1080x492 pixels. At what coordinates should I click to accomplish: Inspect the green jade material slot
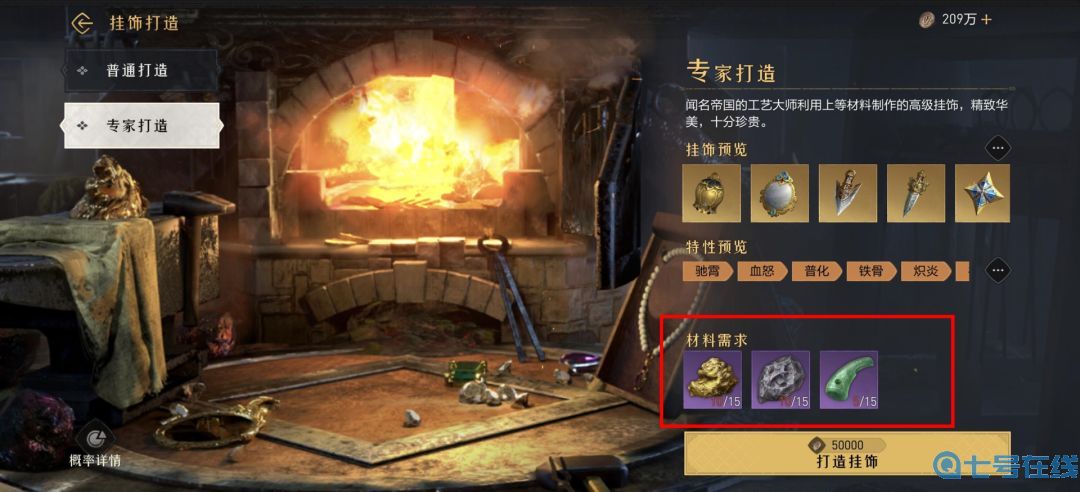848,380
